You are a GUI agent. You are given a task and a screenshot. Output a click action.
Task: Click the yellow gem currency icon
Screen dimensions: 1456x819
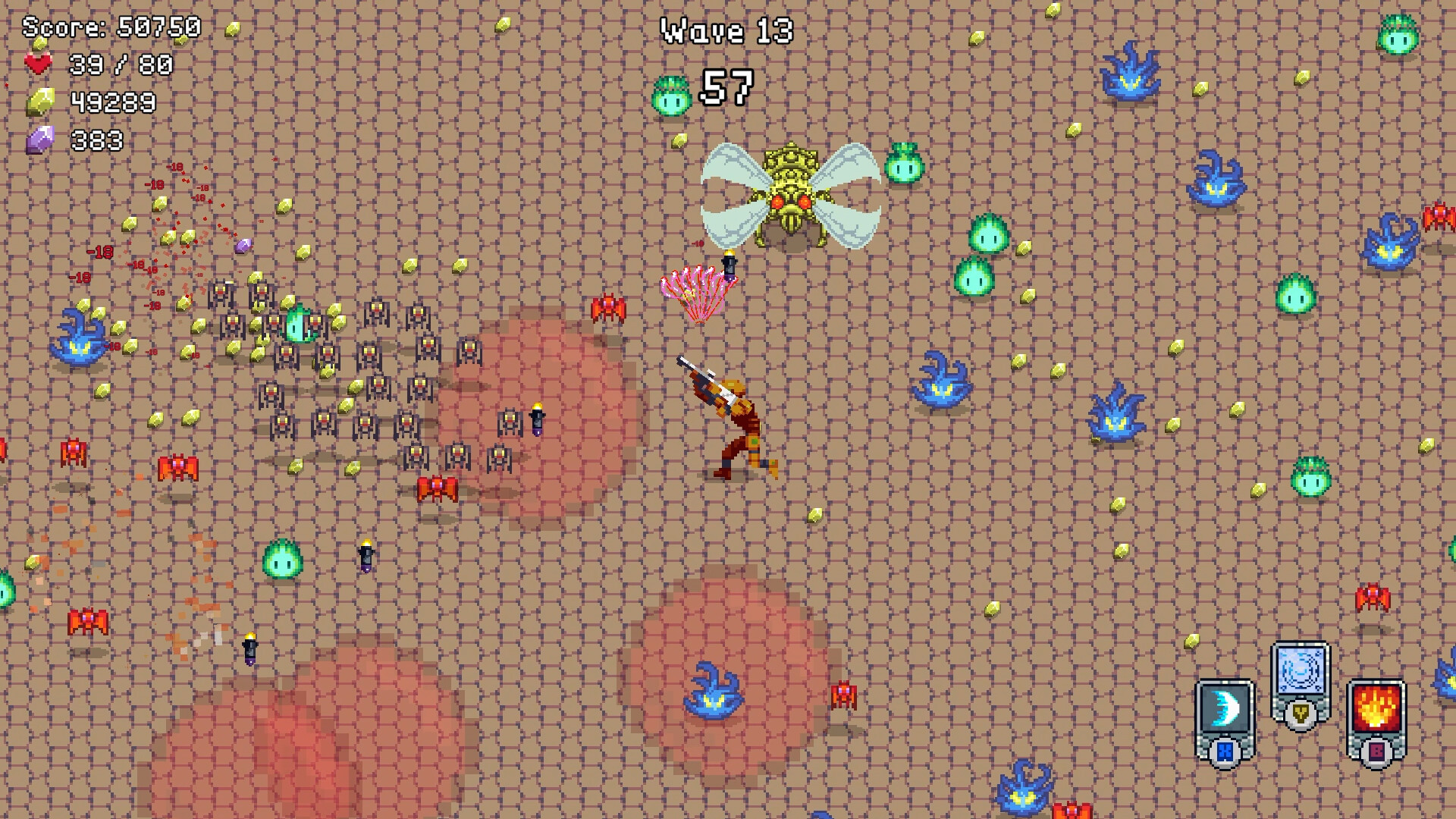(42, 100)
